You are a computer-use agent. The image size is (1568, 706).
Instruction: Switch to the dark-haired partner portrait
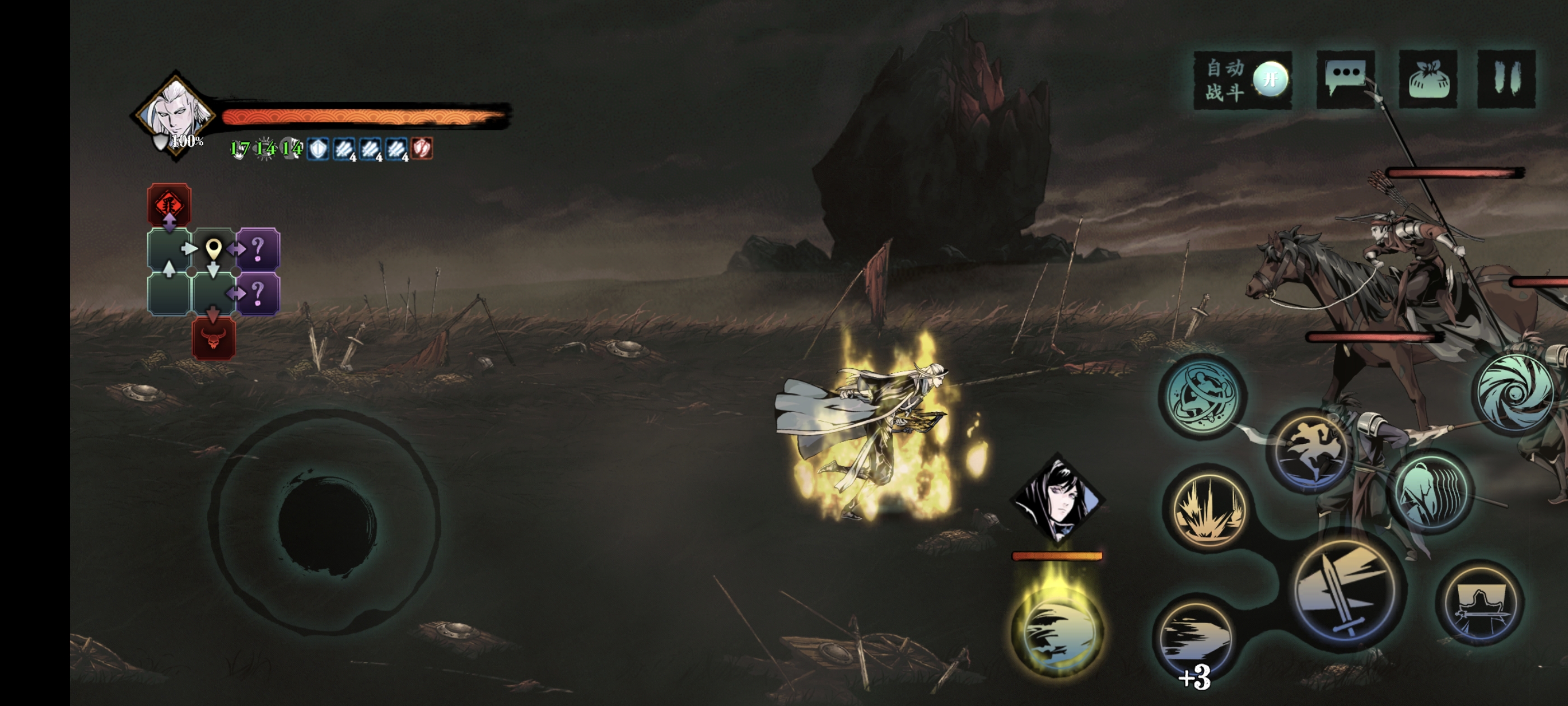(1058, 499)
